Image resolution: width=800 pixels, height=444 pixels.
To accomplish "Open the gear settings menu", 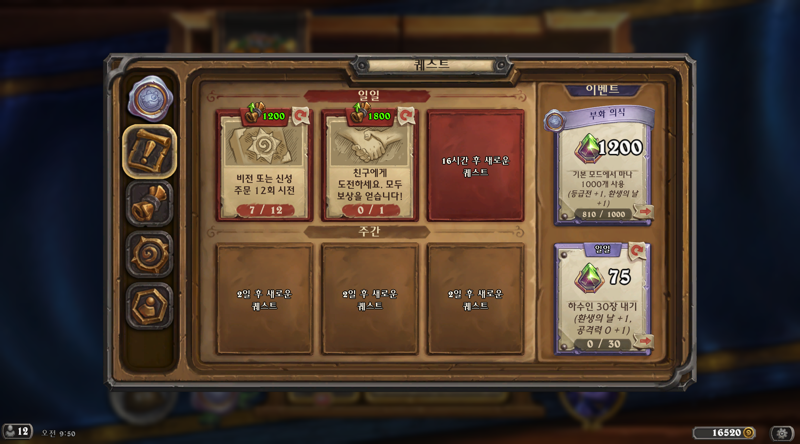I will [780, 433].
